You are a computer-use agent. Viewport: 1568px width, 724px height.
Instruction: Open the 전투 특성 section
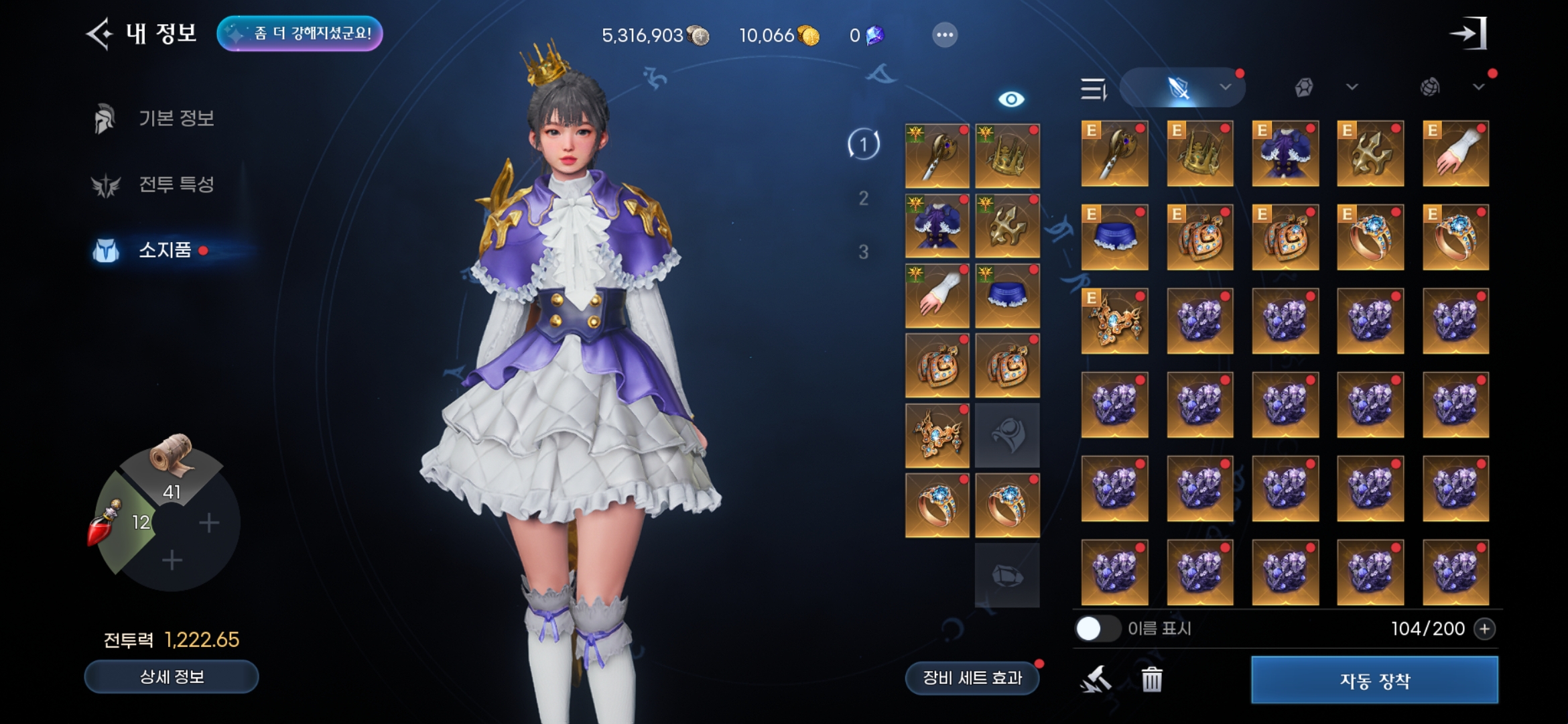pyautogui.click(x=176, y=184)
